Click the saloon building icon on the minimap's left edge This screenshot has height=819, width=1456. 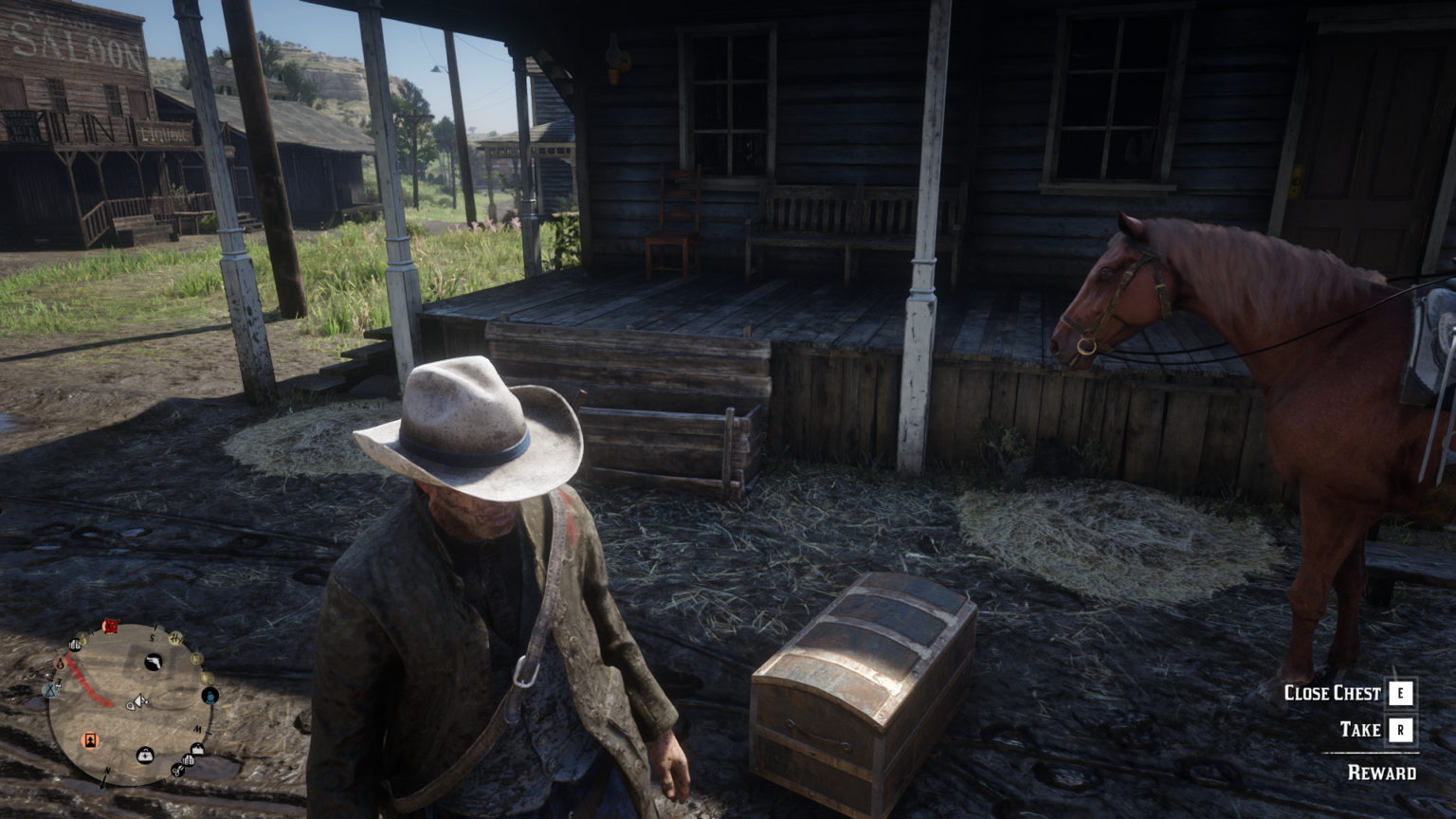74,645
